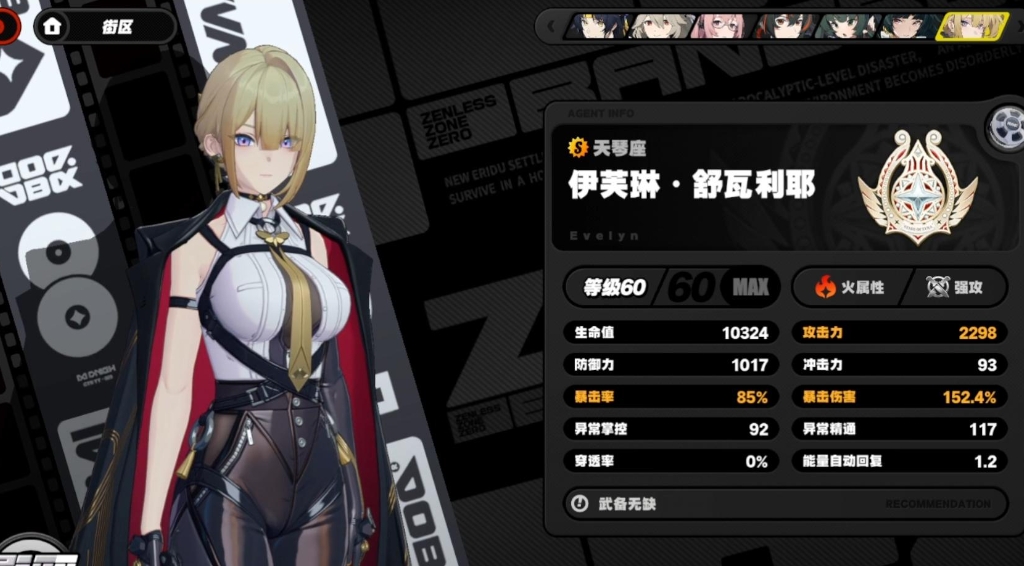Select the blonde Evelyn portrait
Viewport: 1024px width, 566px height.
point(970,26)
